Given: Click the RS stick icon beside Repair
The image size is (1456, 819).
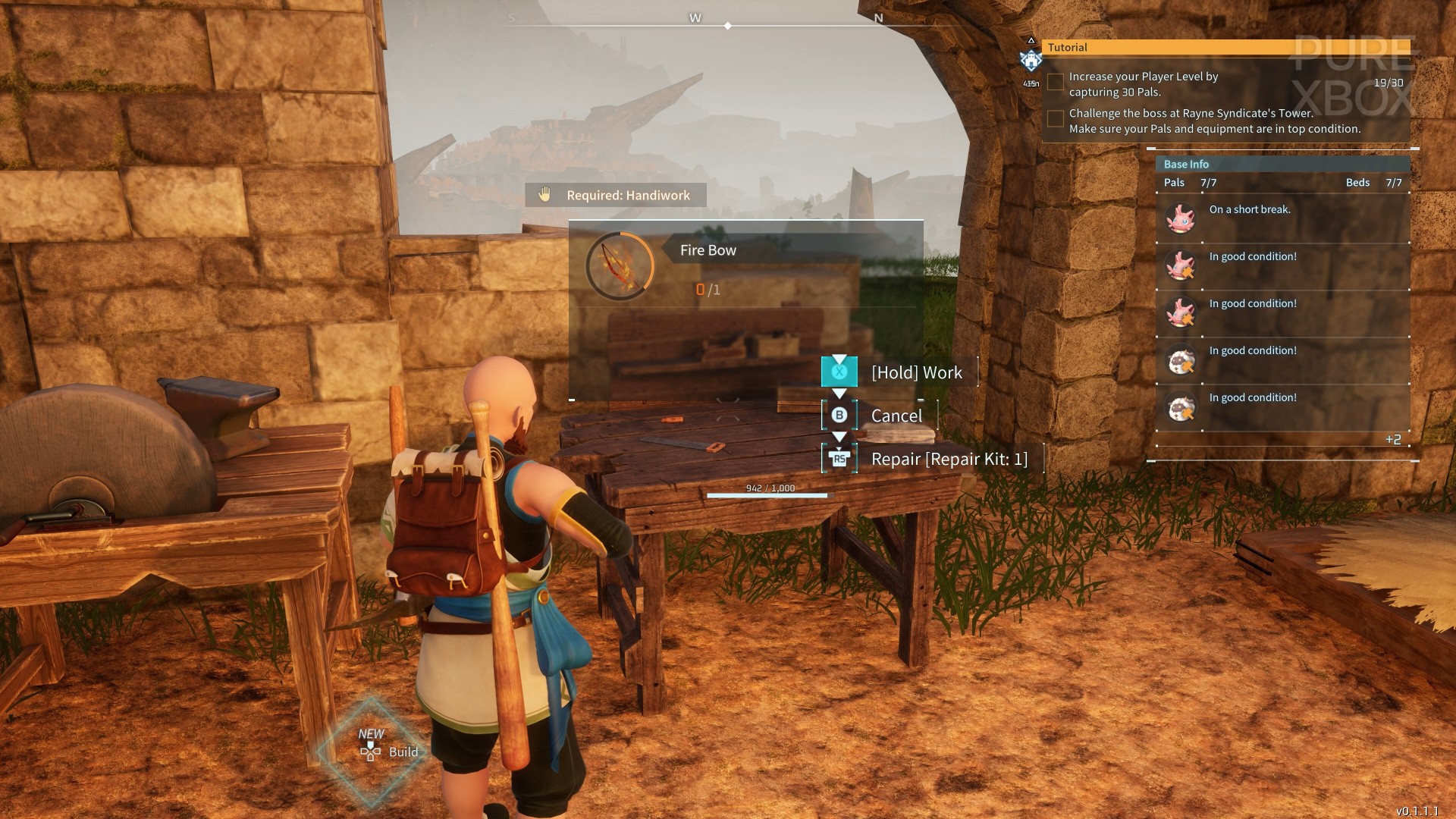Looking at the screenshot, I should click(839, 459).
